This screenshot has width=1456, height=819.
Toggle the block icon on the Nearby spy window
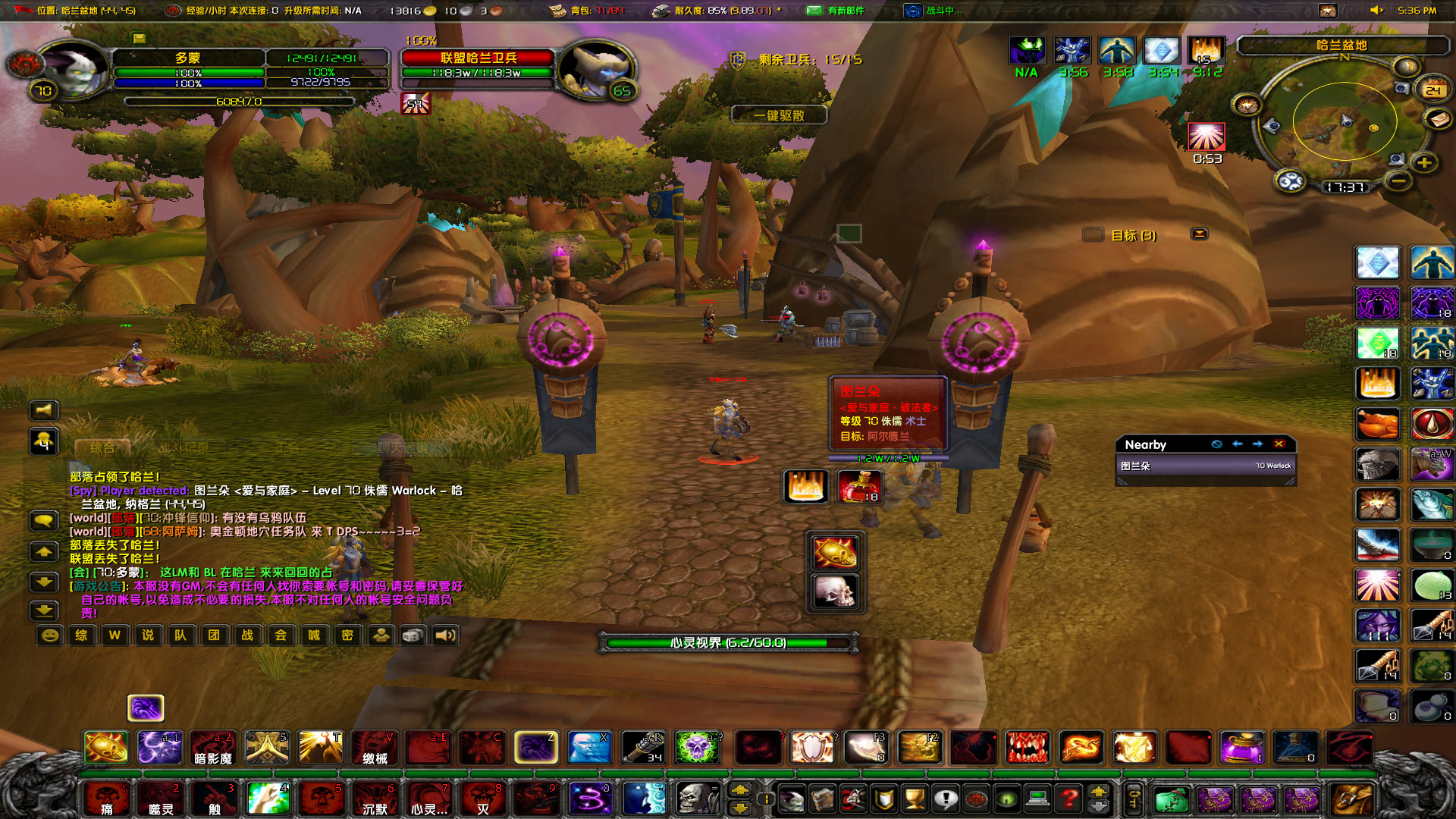click(x=1216, y=444)
